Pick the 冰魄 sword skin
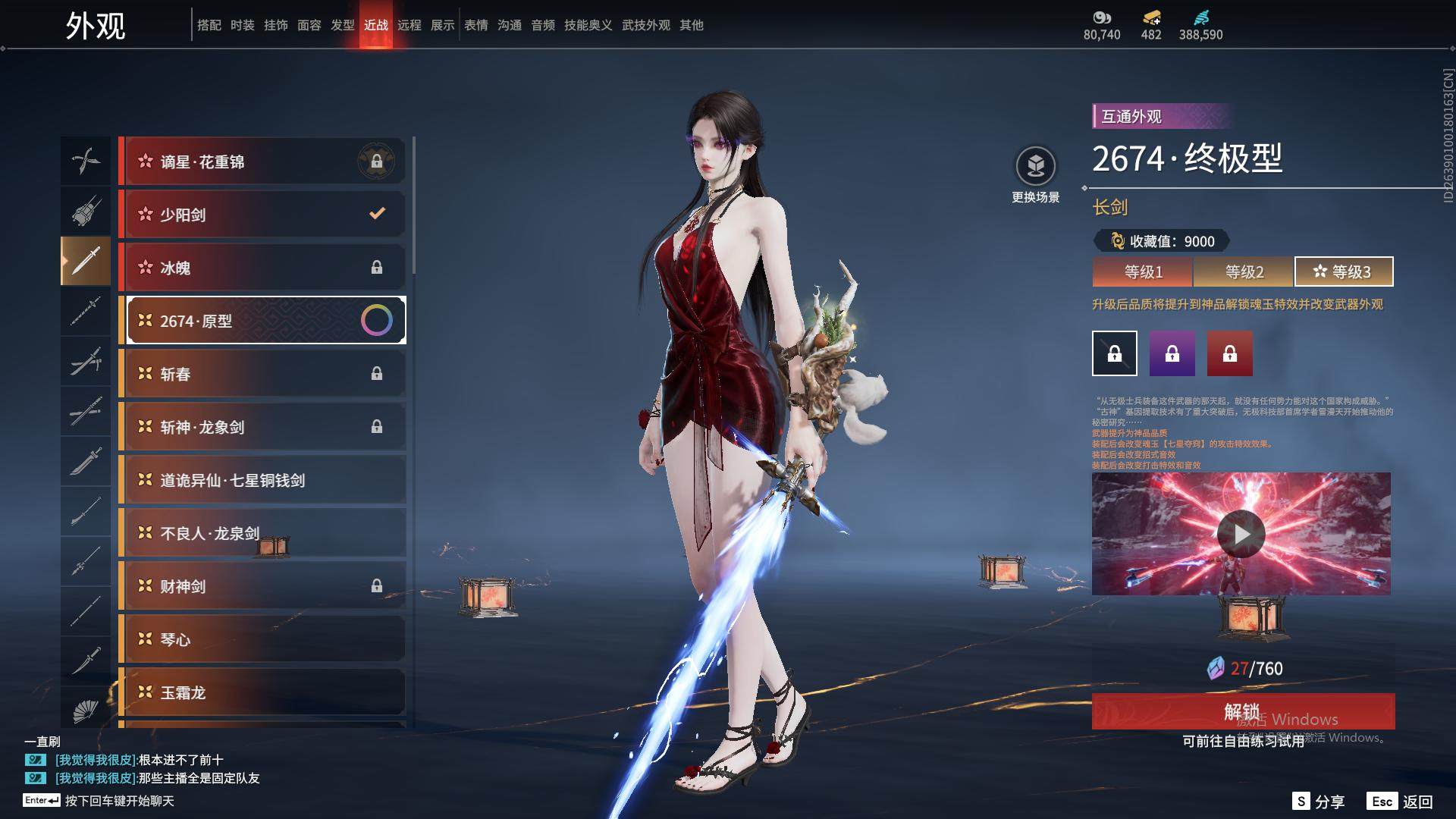Viewport: 1456px width, 819px height. coord(262,268)
